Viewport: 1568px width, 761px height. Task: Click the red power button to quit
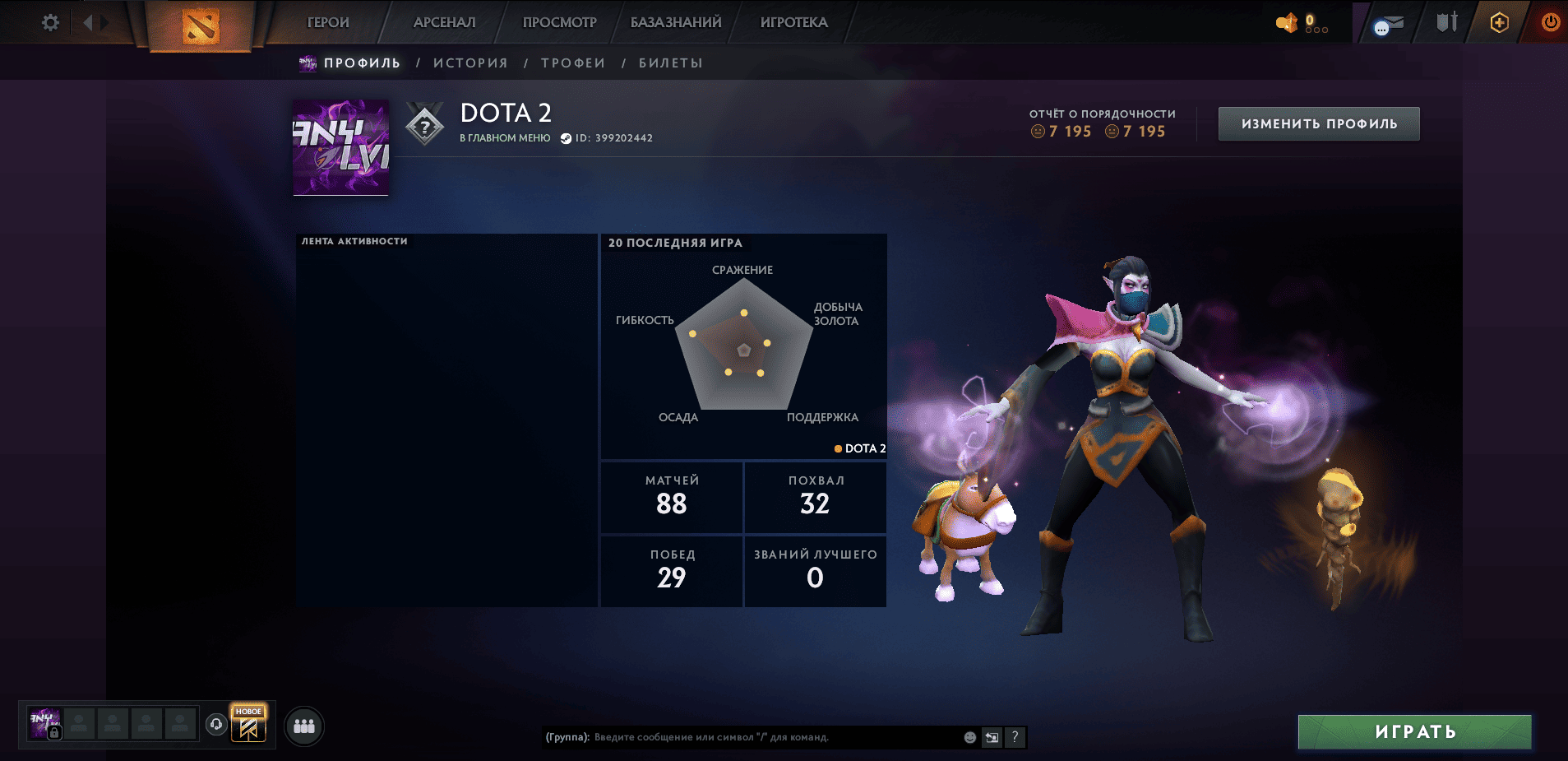click(1550, 23)
